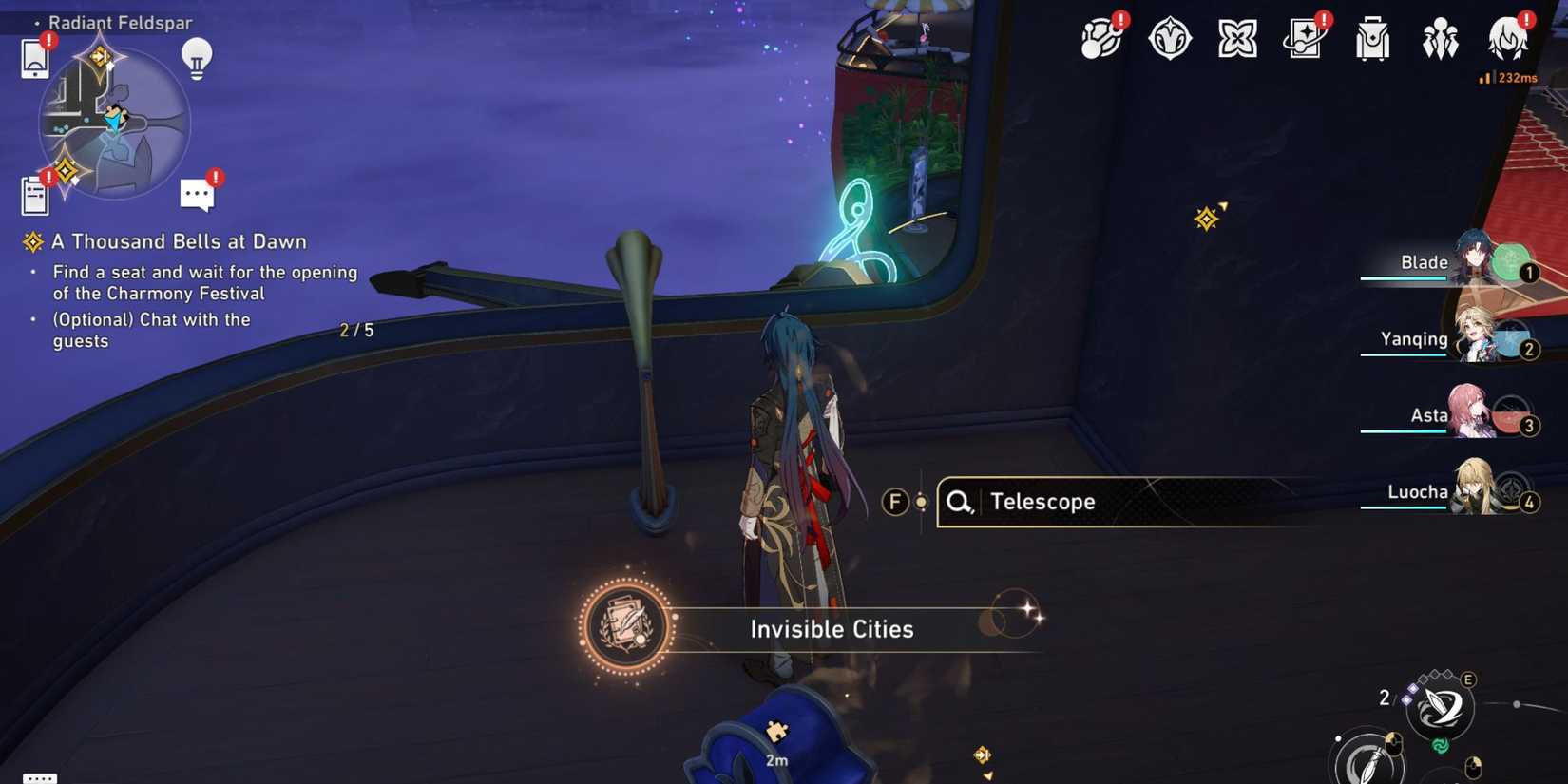Click the lightbulb tutorial hints icon
This screenshot has height=784, width=1568.
(x=197, y=57)
